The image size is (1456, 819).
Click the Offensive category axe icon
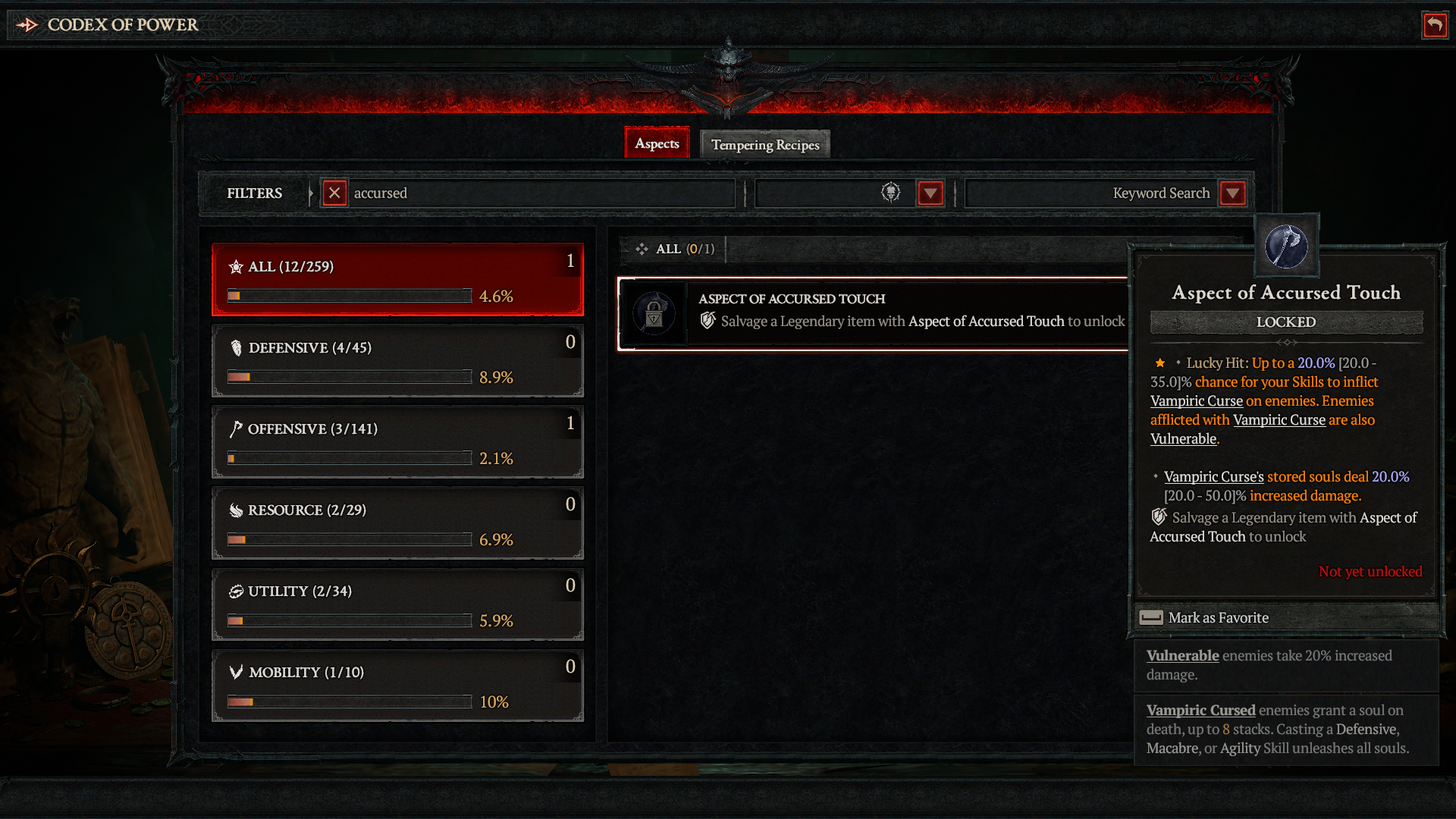(237, 428)
